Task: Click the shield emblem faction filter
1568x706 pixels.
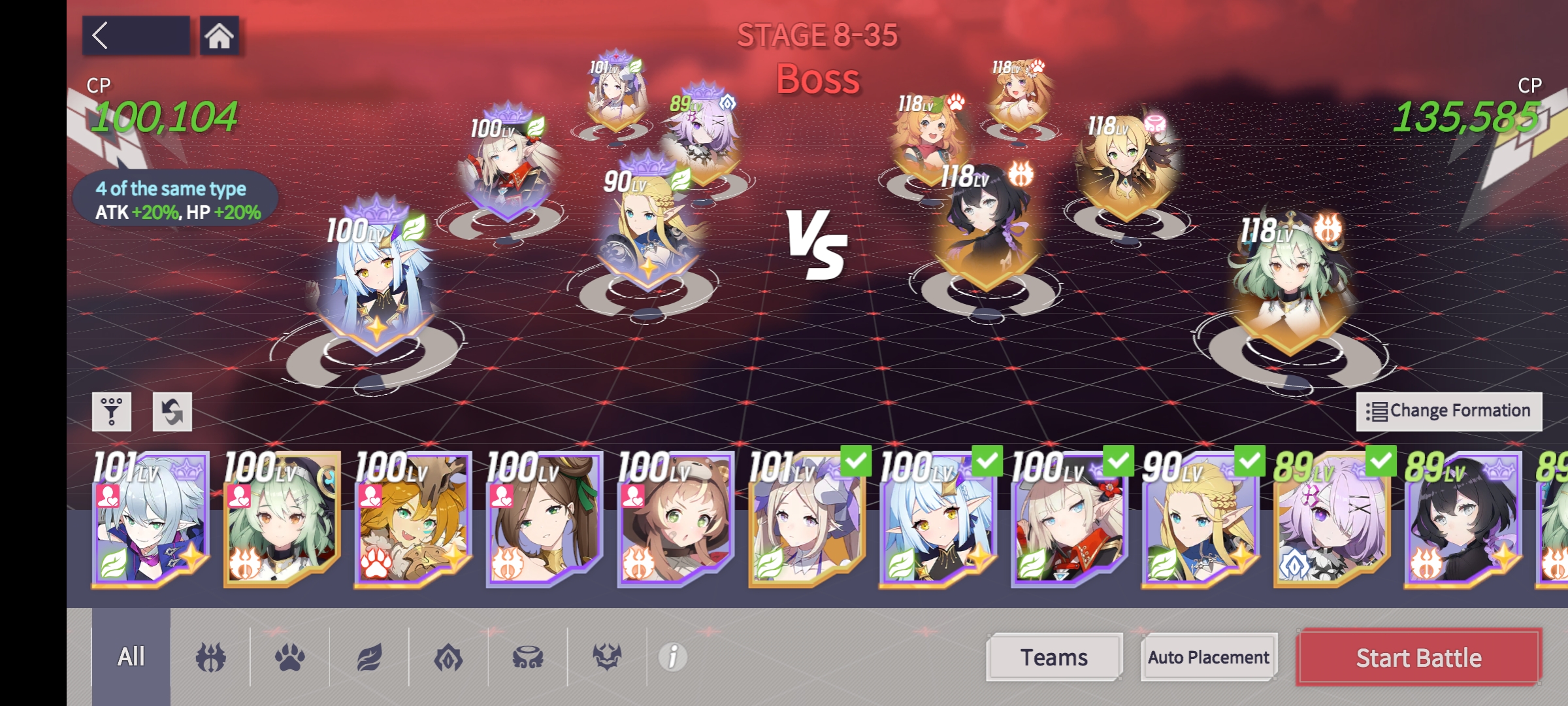Action: coord(448,657)
